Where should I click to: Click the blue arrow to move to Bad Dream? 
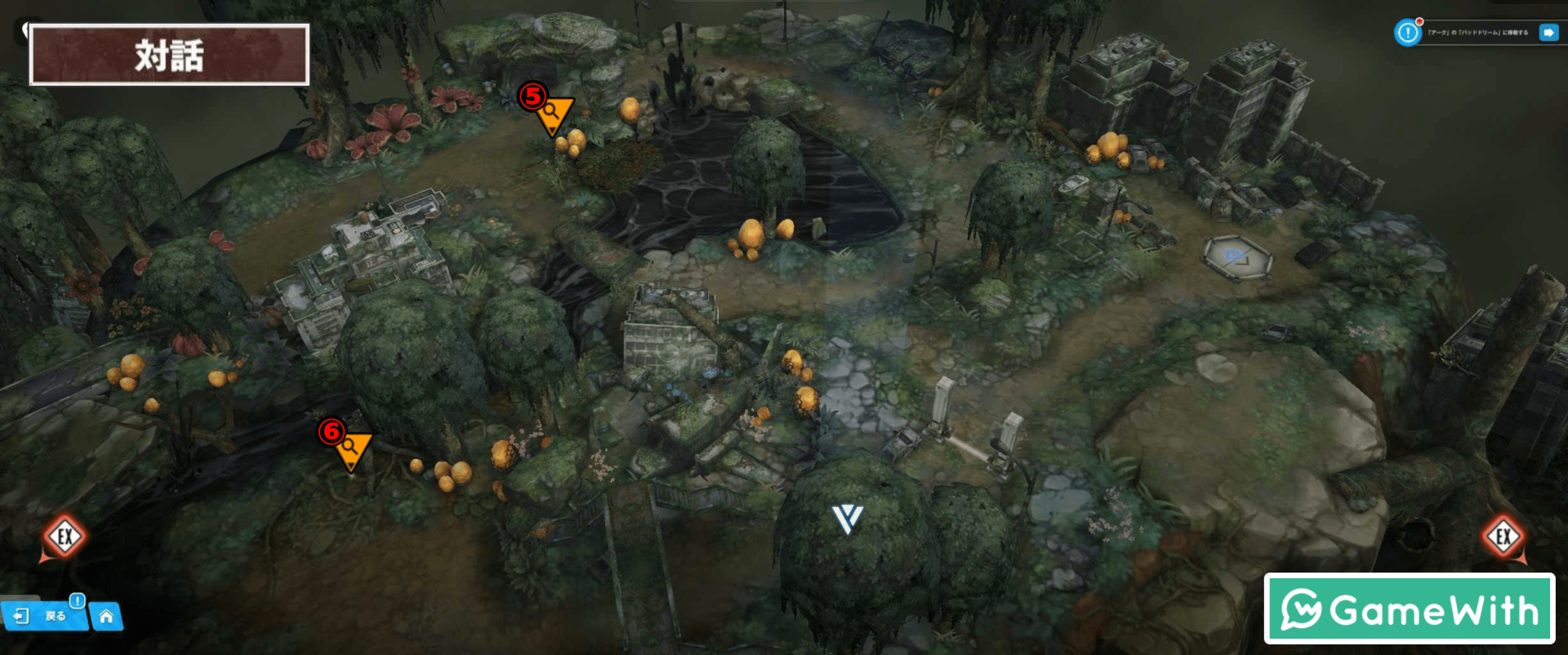point(1548,33)
